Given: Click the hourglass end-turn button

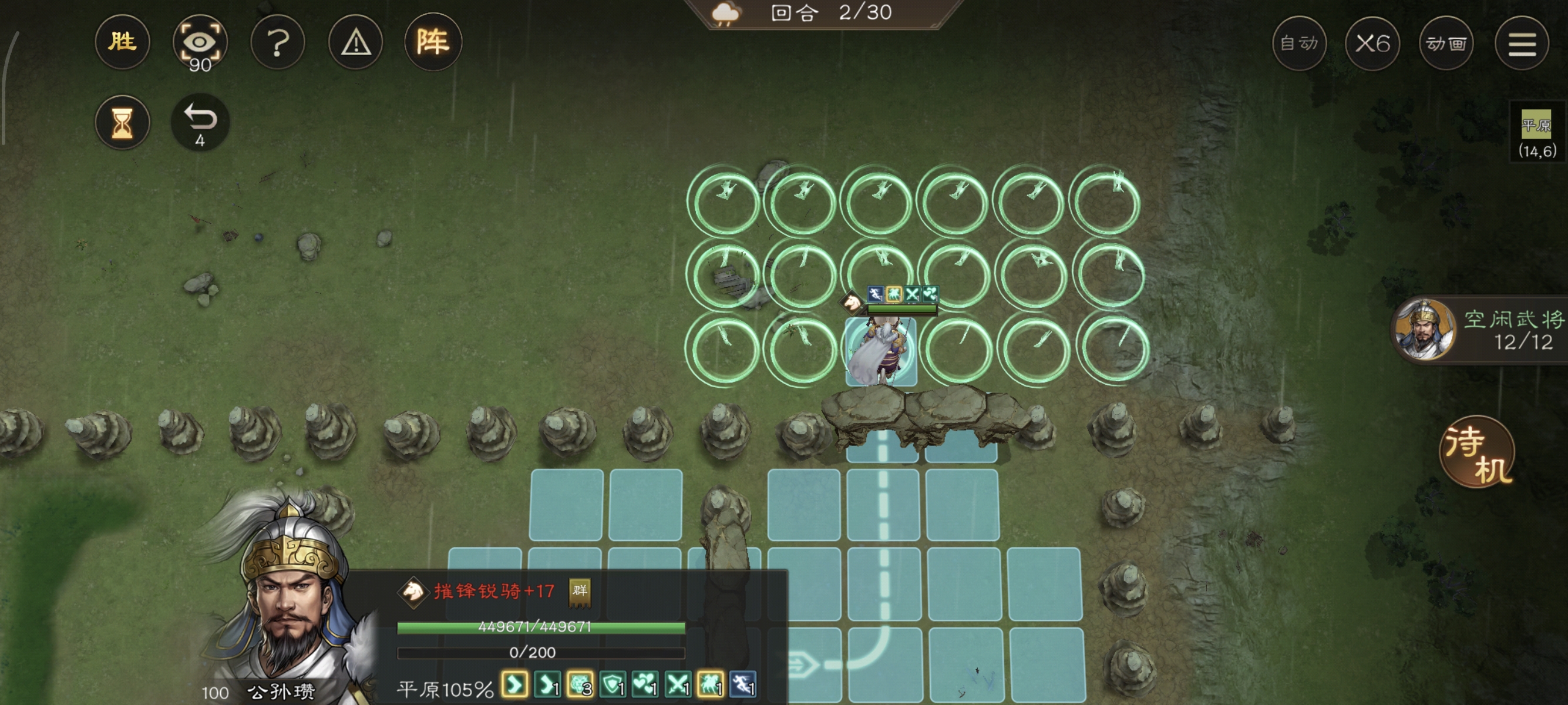Looking at the screenshot, I should (x=122, y=122).
